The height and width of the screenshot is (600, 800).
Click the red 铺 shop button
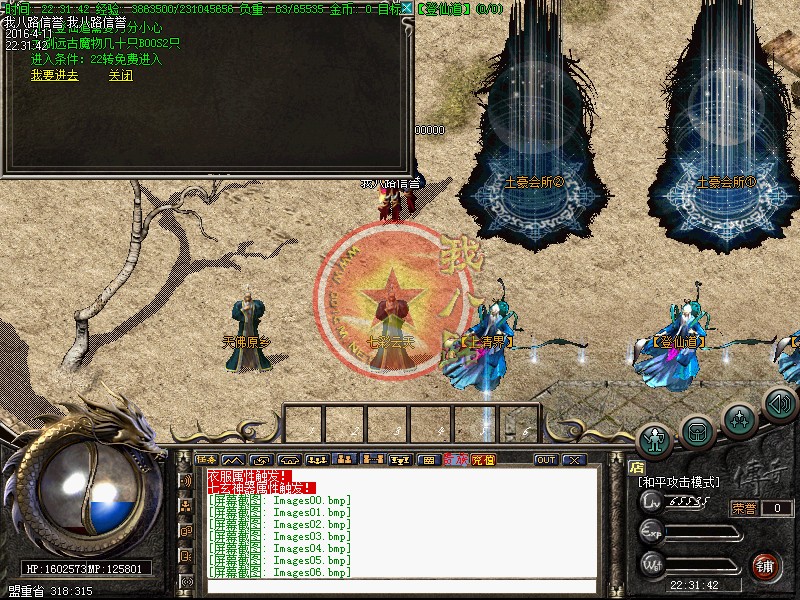(766, 565)
